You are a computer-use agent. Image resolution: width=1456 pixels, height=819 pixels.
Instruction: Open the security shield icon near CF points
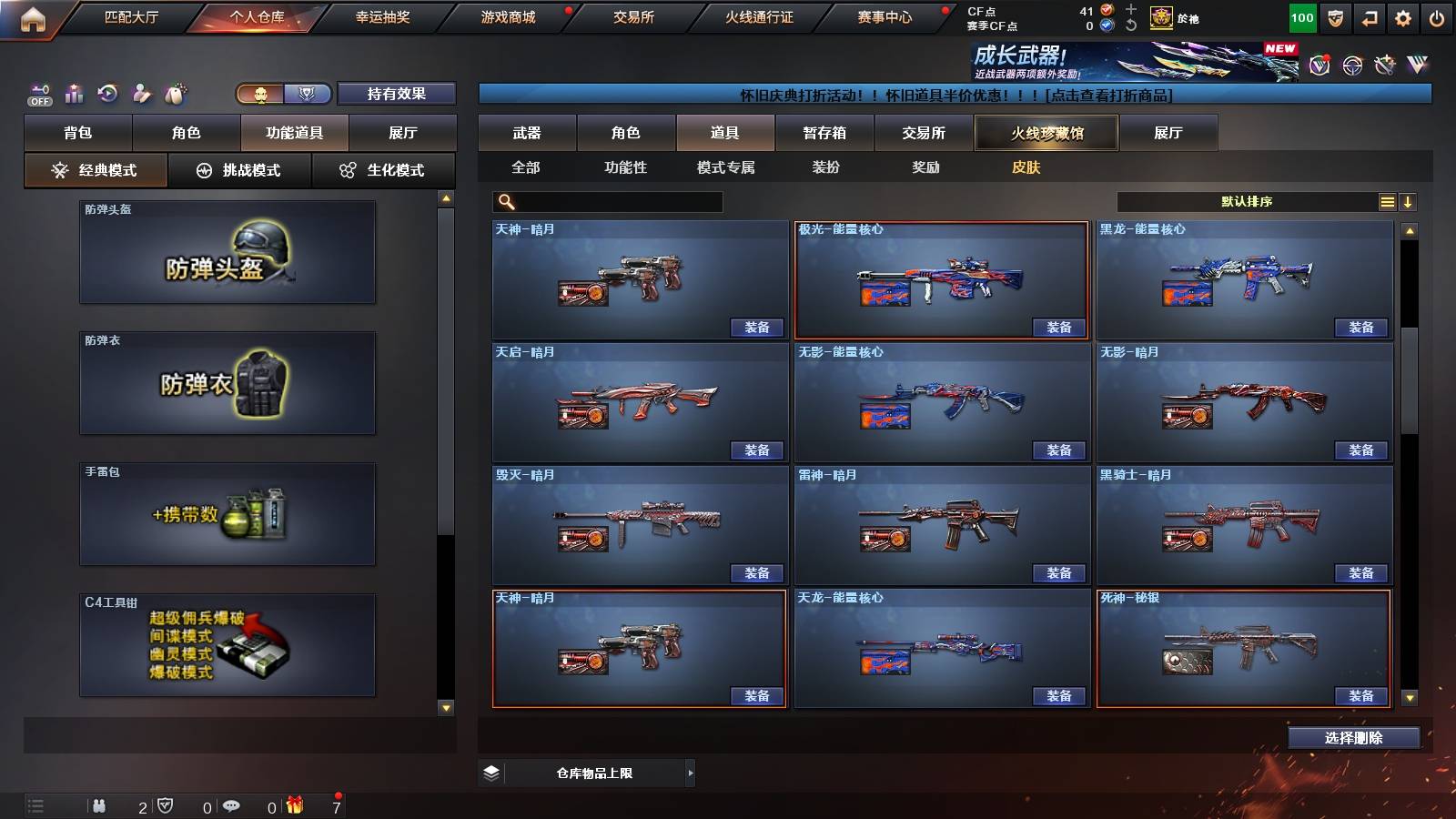coord(1335,17)
